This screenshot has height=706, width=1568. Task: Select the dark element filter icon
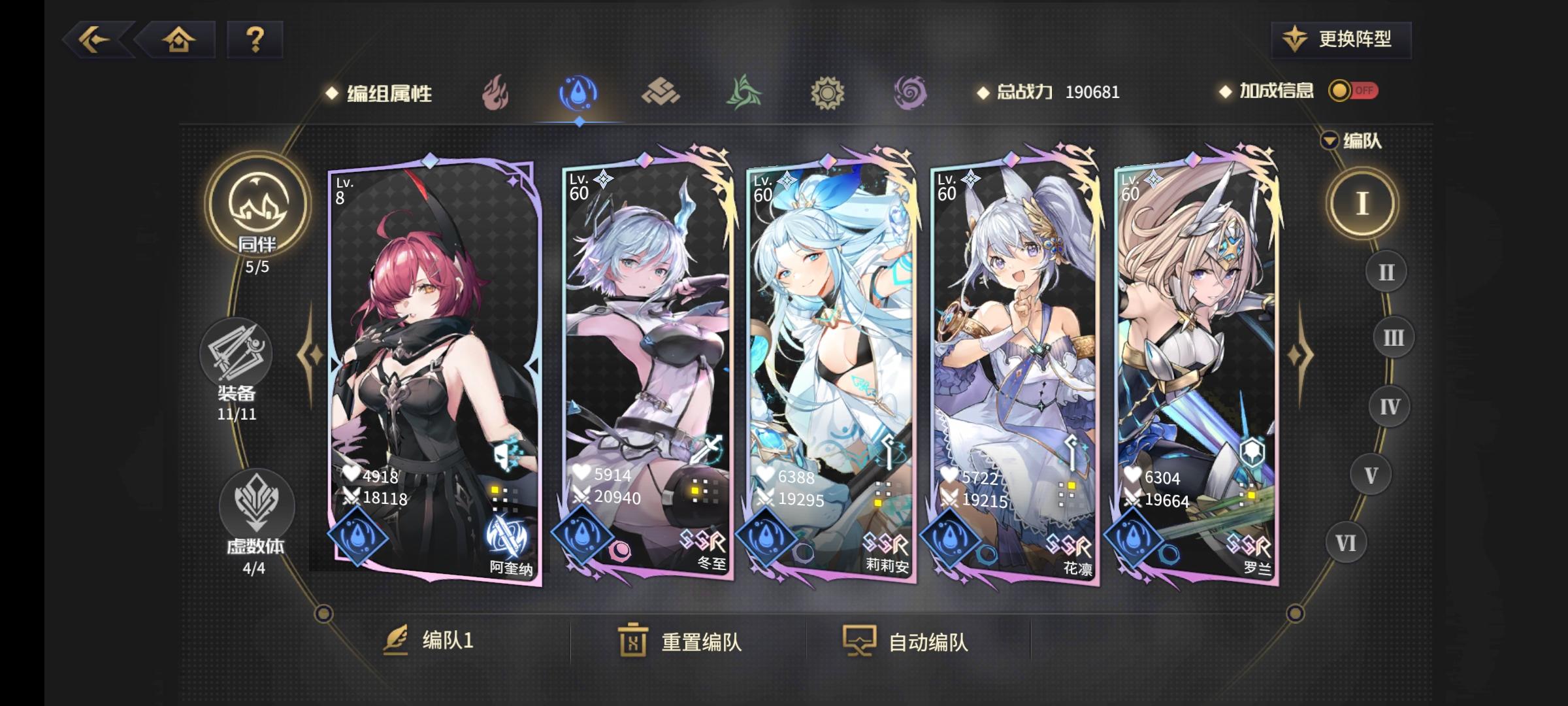point(909,93)
